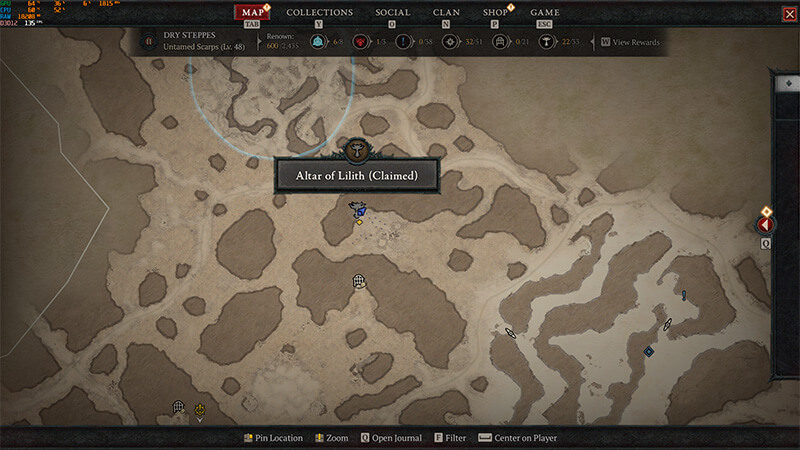The height and width of the screenshot is (450, 800).
Task: Select the cellar marker in map center
Action: click(x=359, y=283)
